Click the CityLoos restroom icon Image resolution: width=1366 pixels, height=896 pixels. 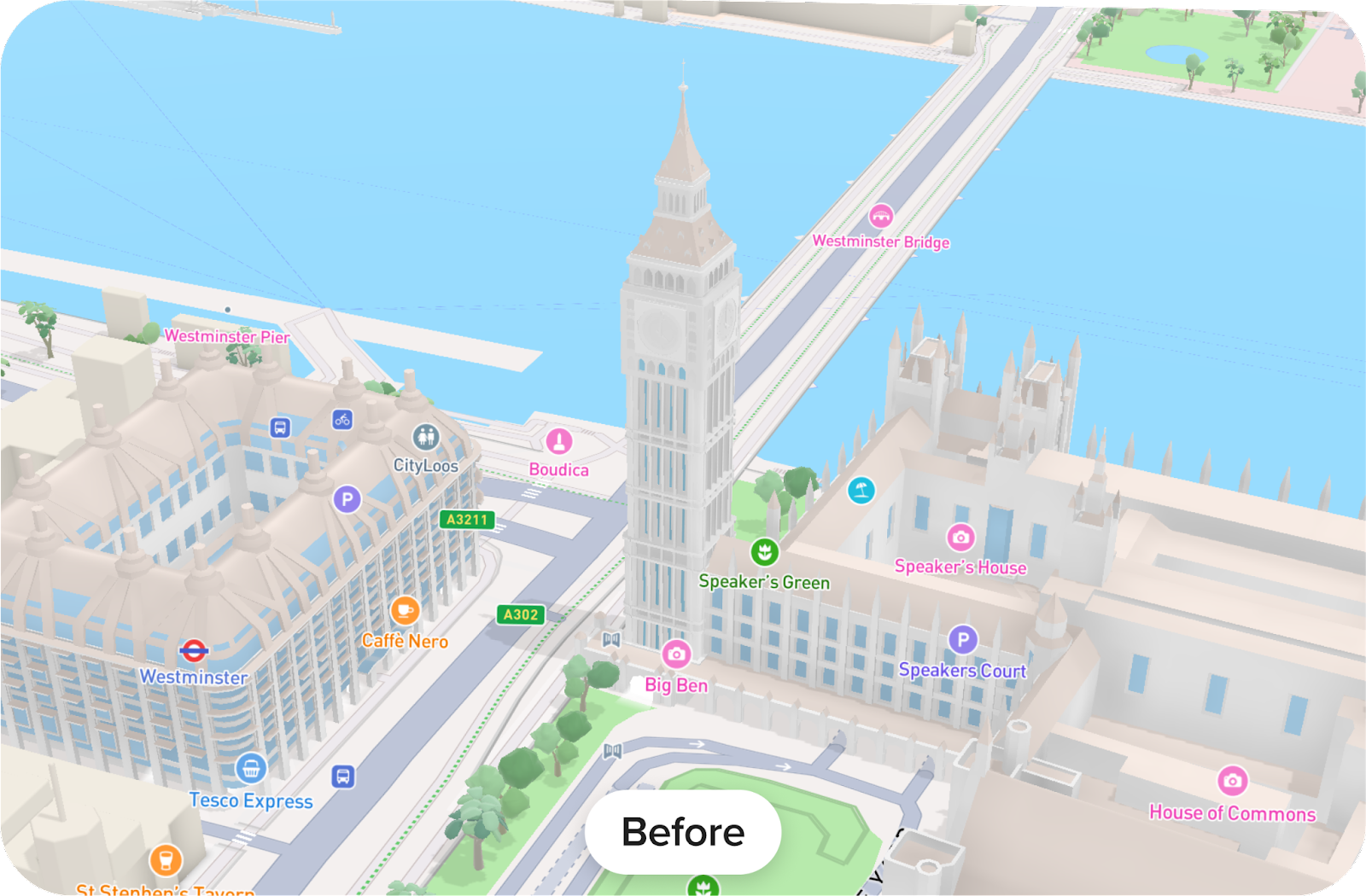pos(427,435)
